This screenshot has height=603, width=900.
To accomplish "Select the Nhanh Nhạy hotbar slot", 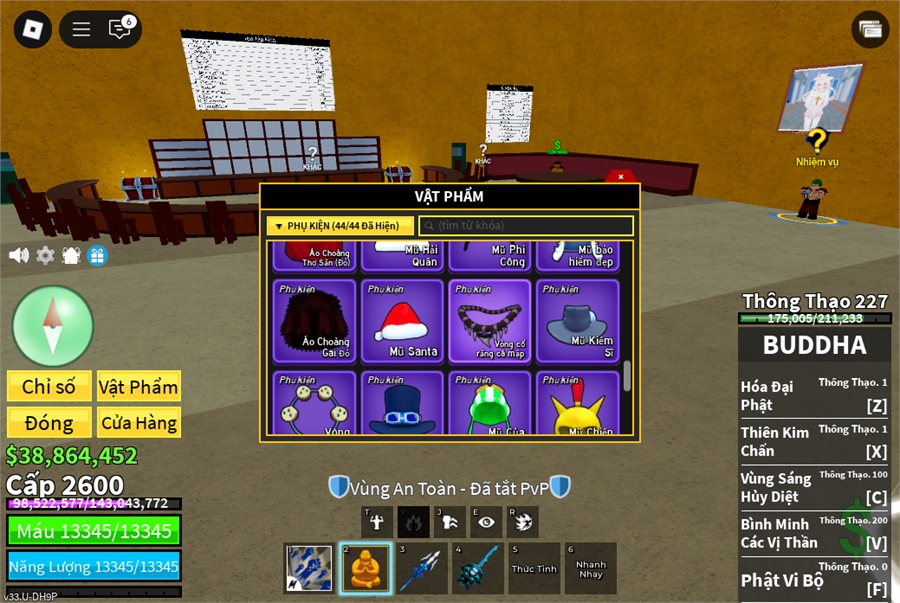I will tap(590, 569).
